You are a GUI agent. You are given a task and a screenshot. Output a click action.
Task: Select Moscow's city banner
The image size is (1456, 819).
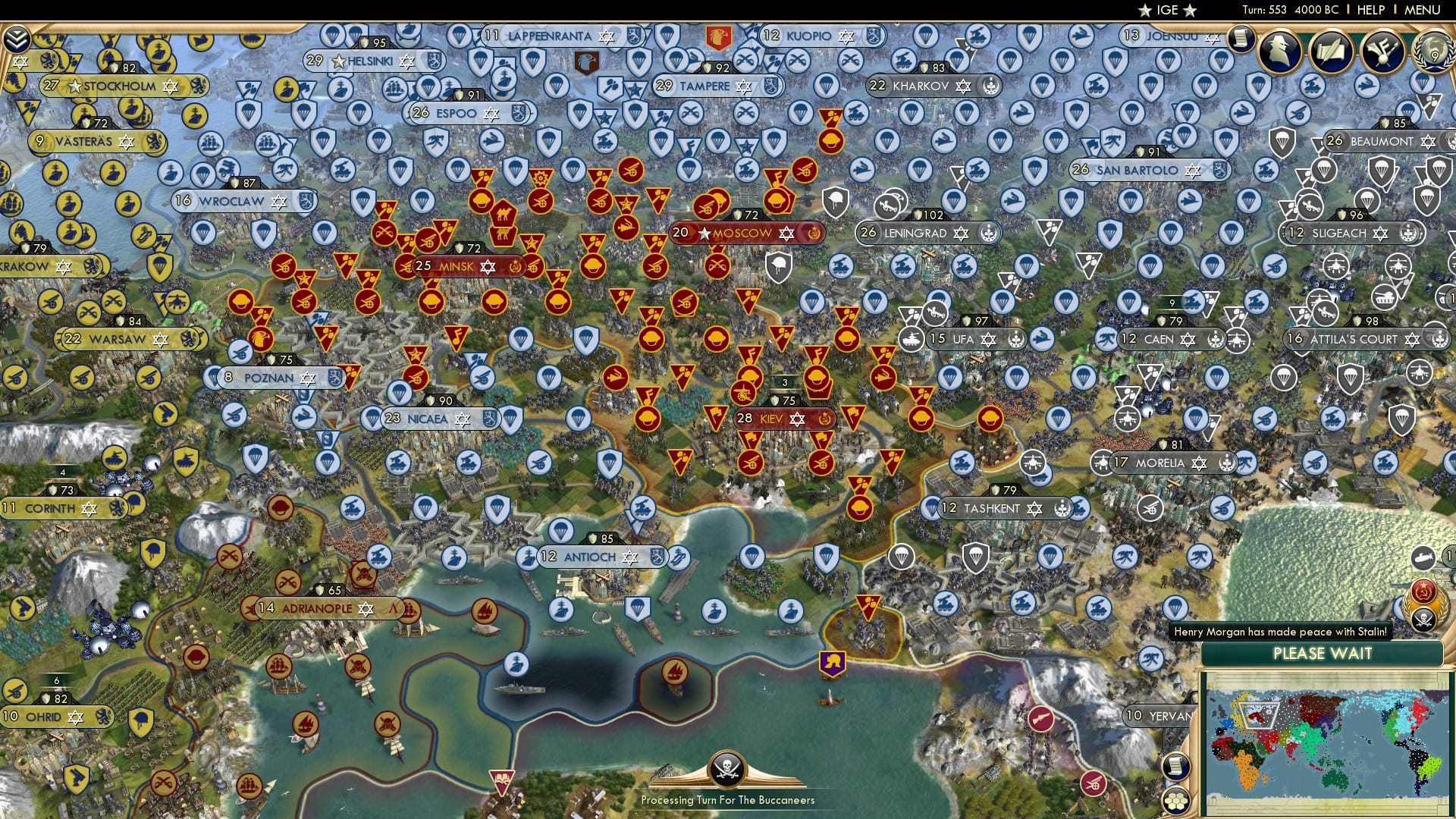(743, 234)
